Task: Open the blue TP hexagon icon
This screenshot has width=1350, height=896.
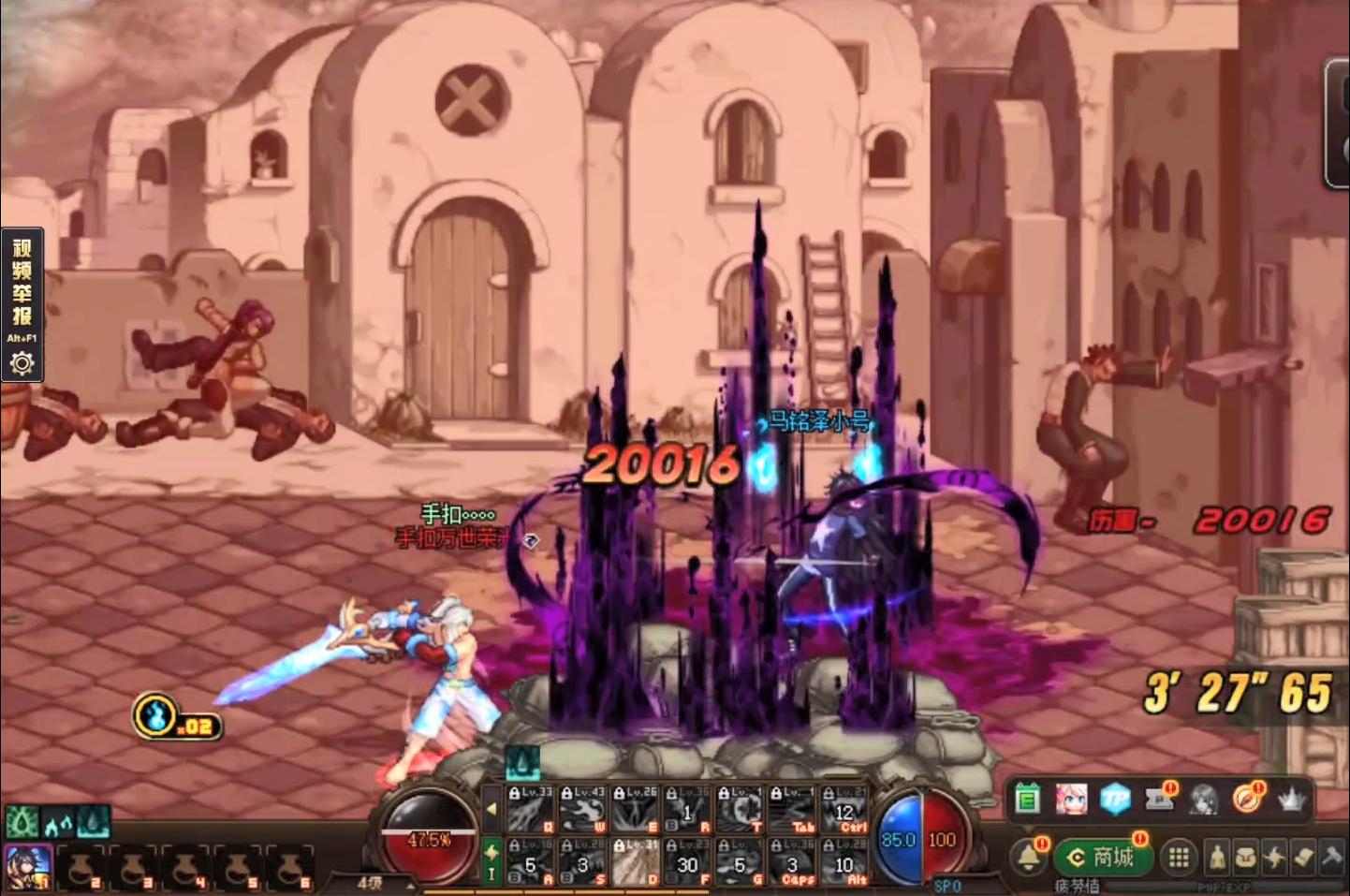Action: pos(1115,800)
